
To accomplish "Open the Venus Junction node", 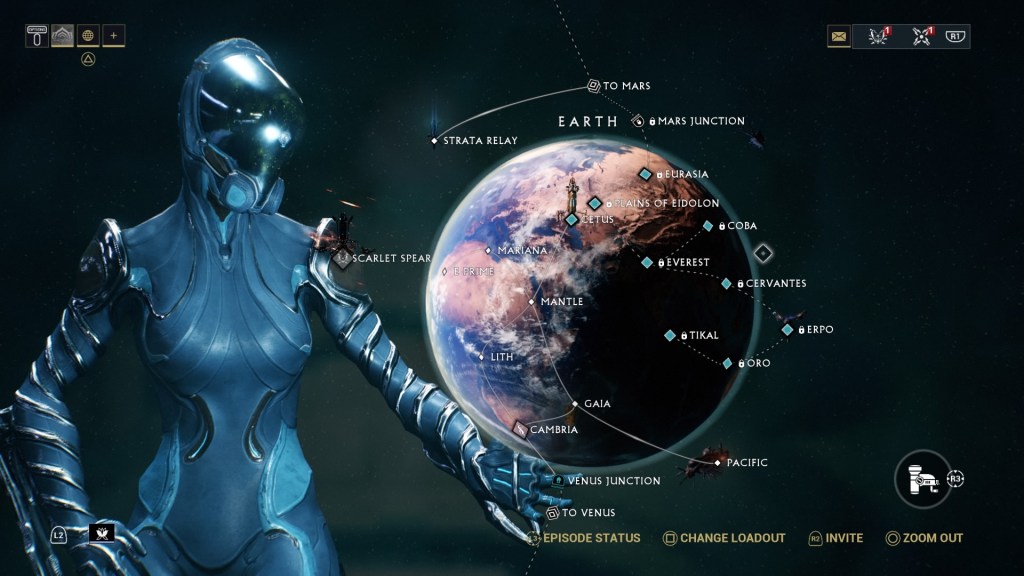I will (558, 481).
